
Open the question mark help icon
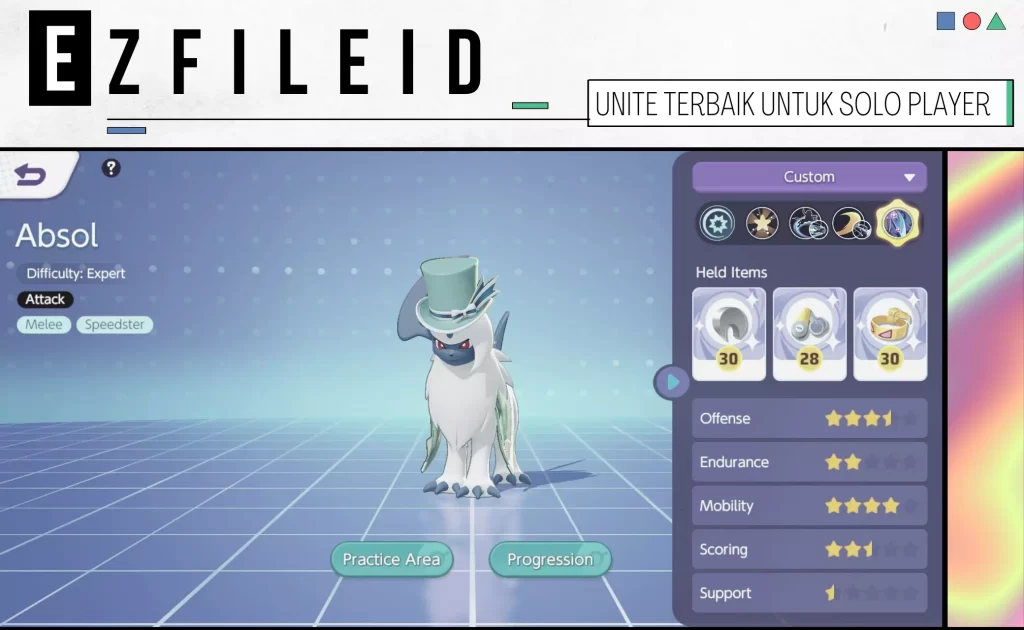click(x=111, y=168)
